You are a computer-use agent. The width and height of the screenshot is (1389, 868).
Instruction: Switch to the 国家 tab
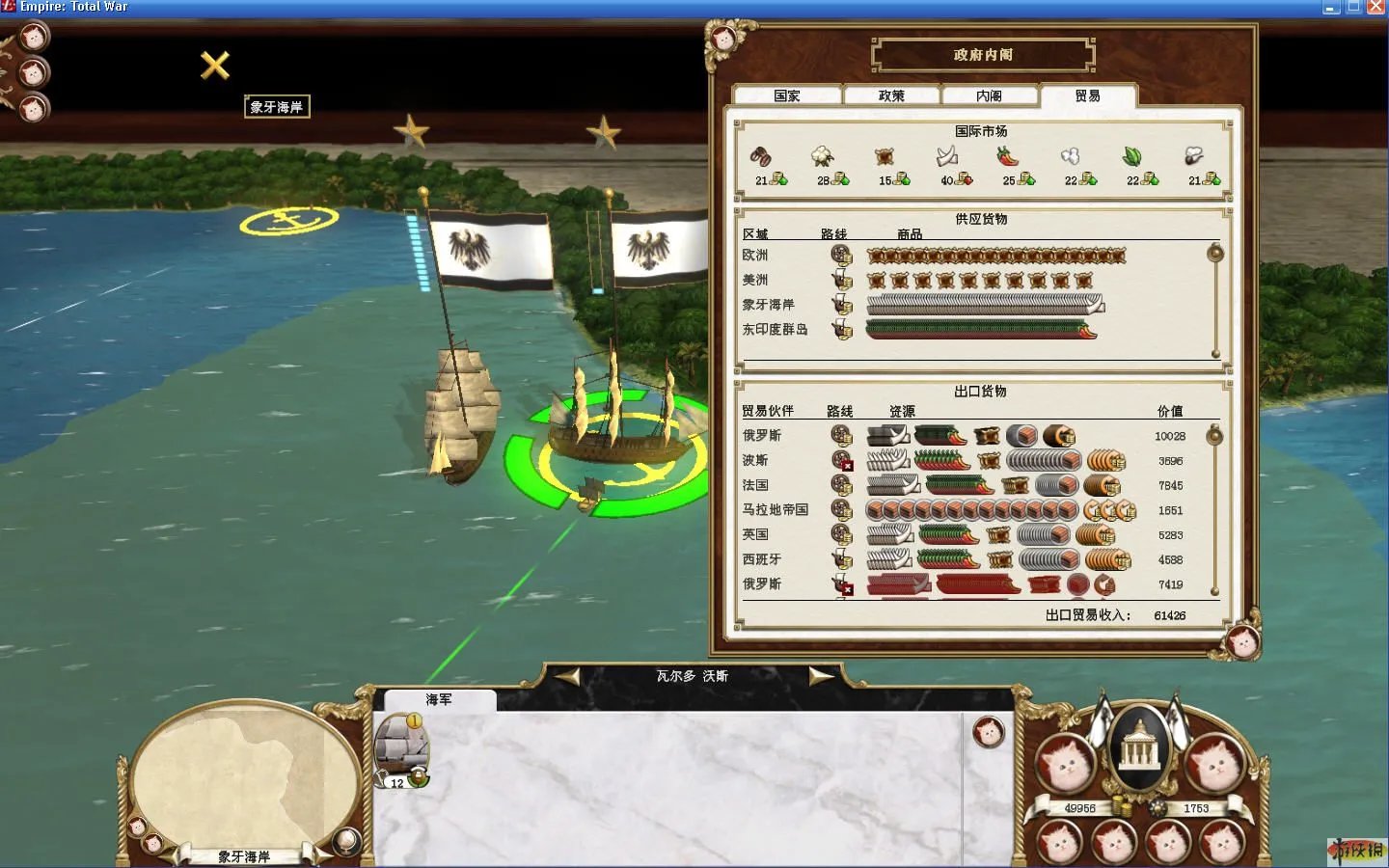click(x=787, y=95)
